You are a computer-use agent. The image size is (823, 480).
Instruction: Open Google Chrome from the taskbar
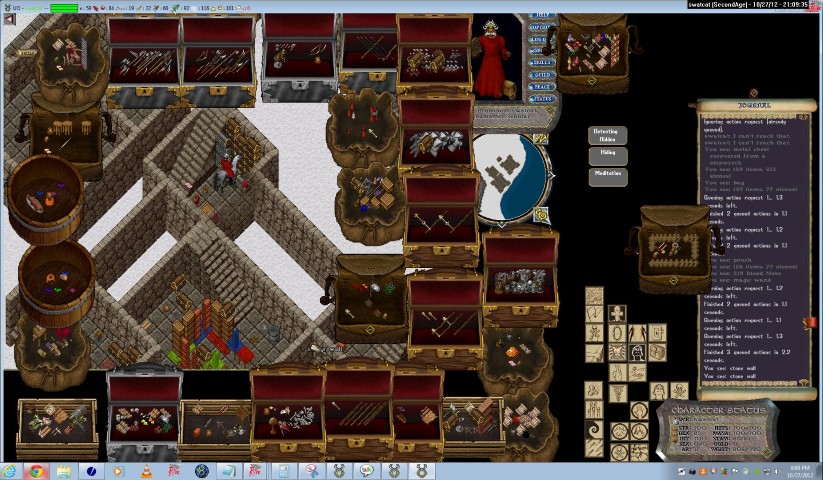point(36,470)
